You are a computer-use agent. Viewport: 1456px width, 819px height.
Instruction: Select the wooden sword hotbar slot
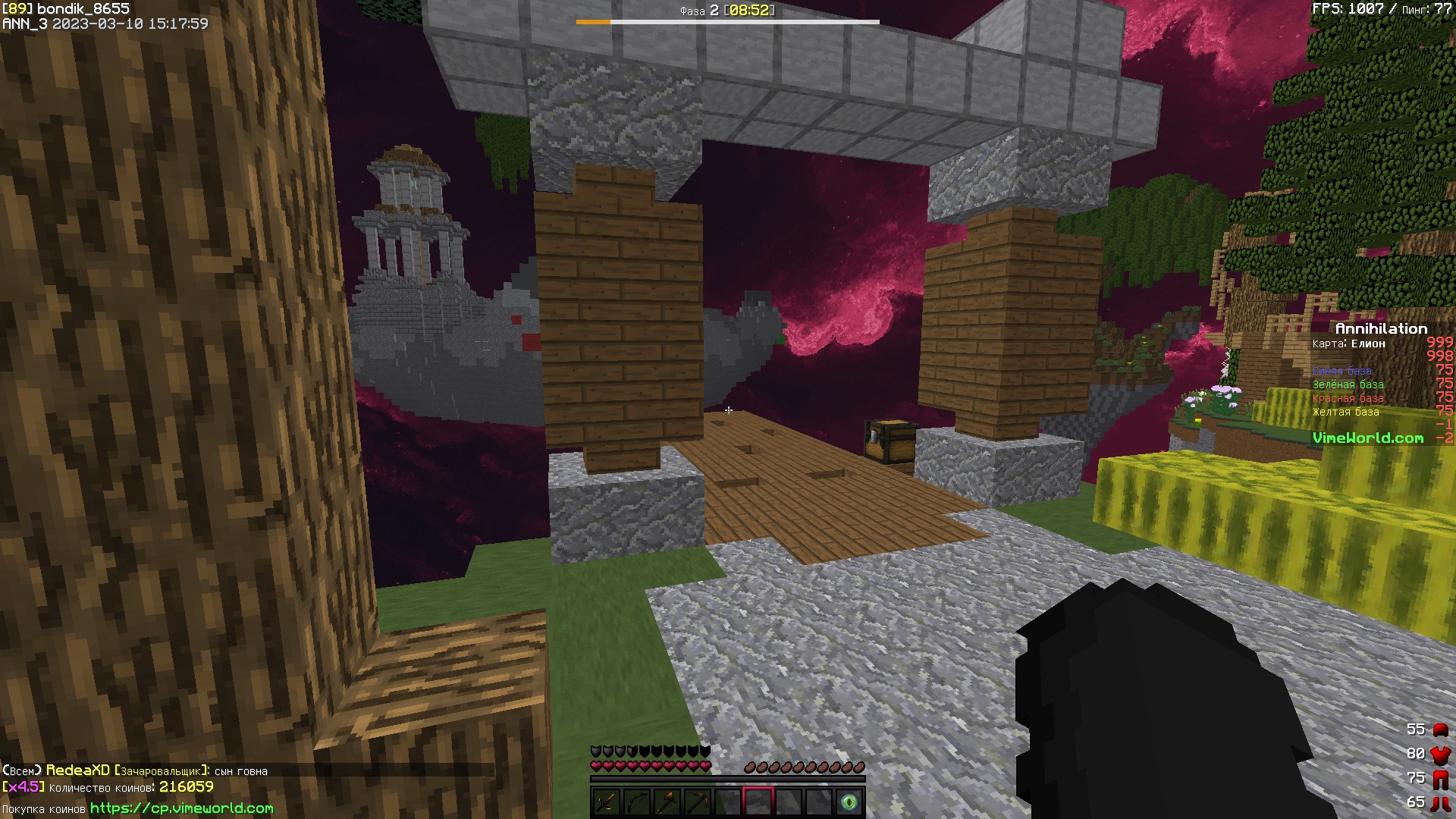pos(606,802)
